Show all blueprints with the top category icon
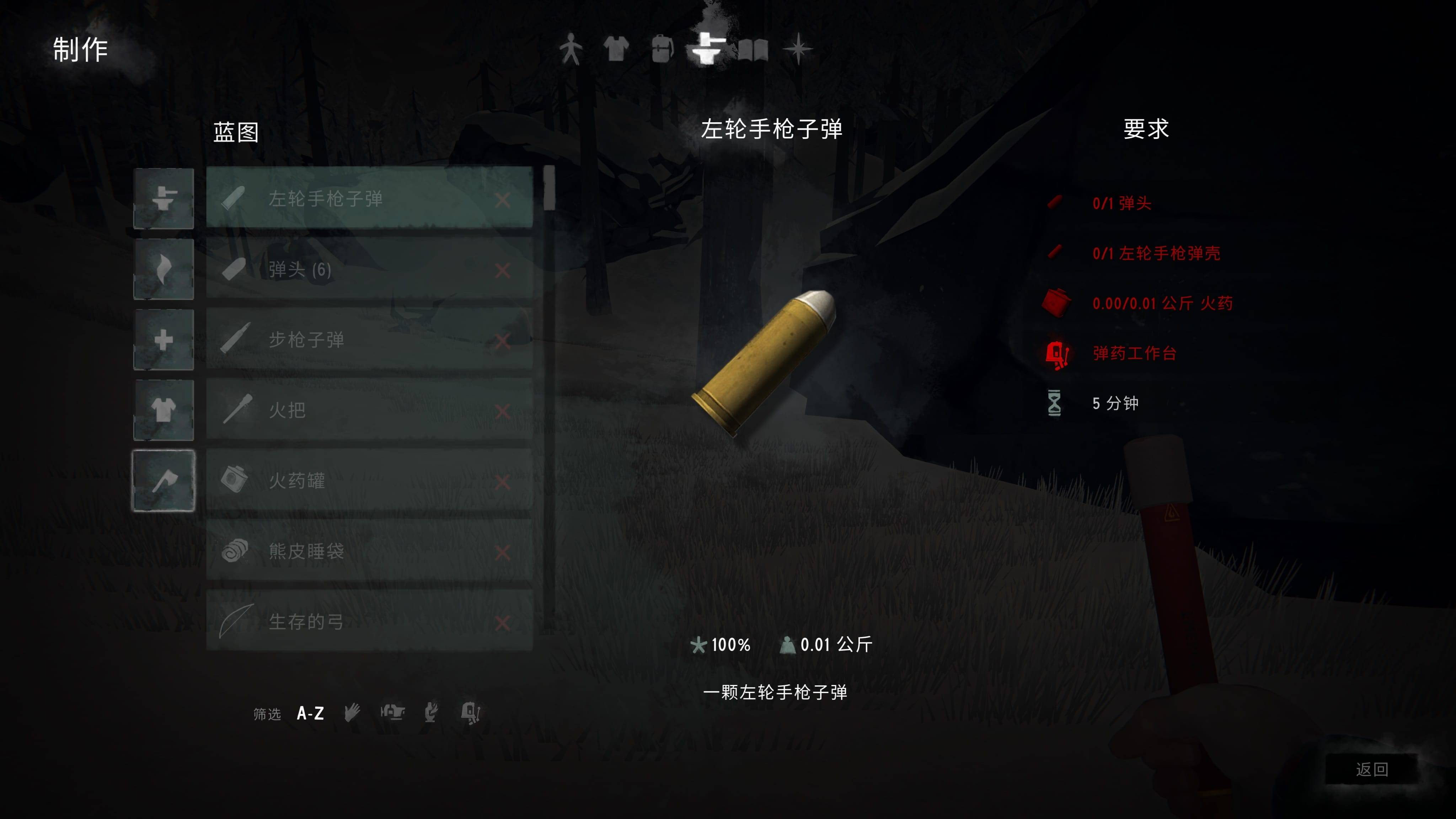Viewport: 1456px width, 819px height. tap(164, 198)
